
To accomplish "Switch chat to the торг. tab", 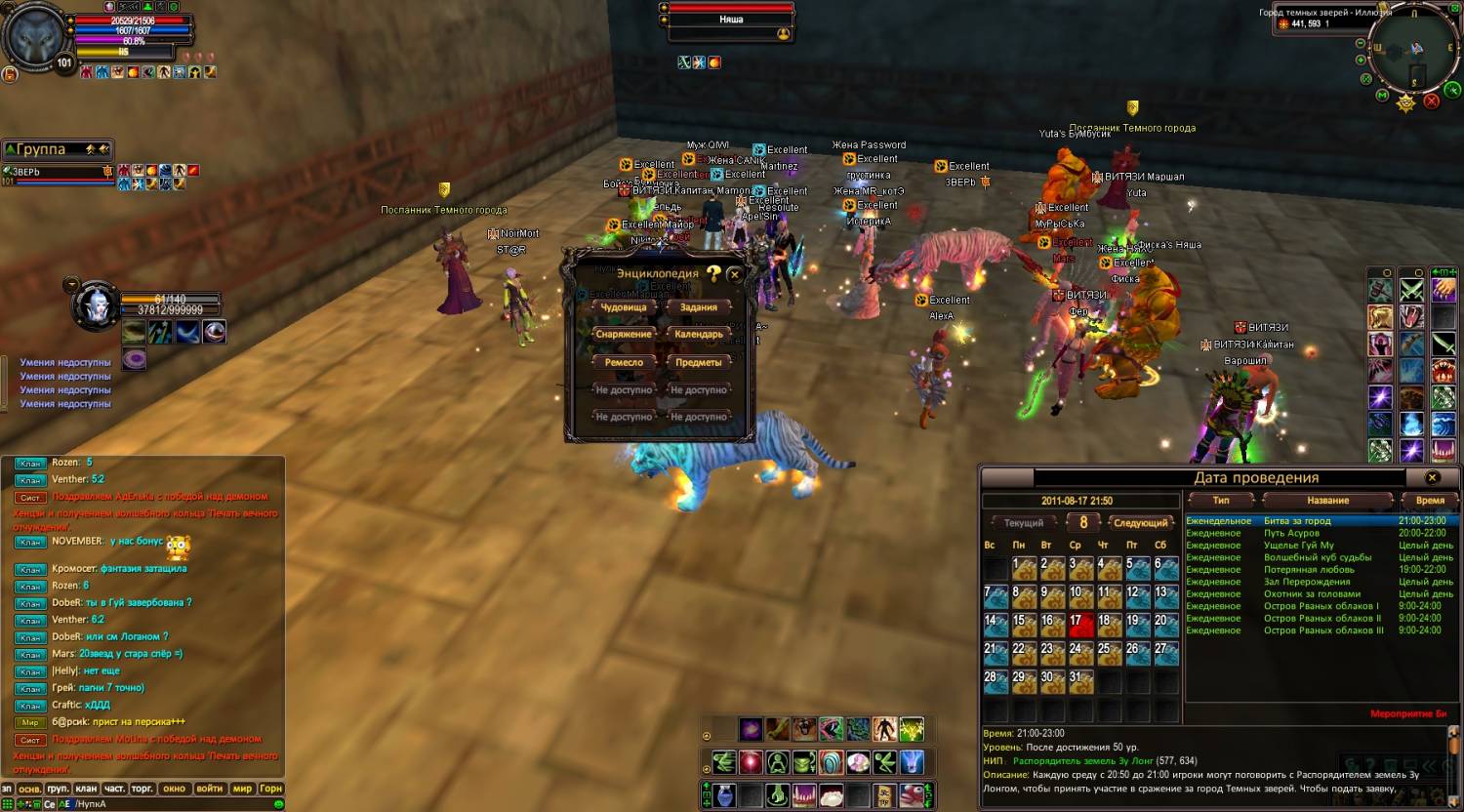I will click(x=142, y=789).
